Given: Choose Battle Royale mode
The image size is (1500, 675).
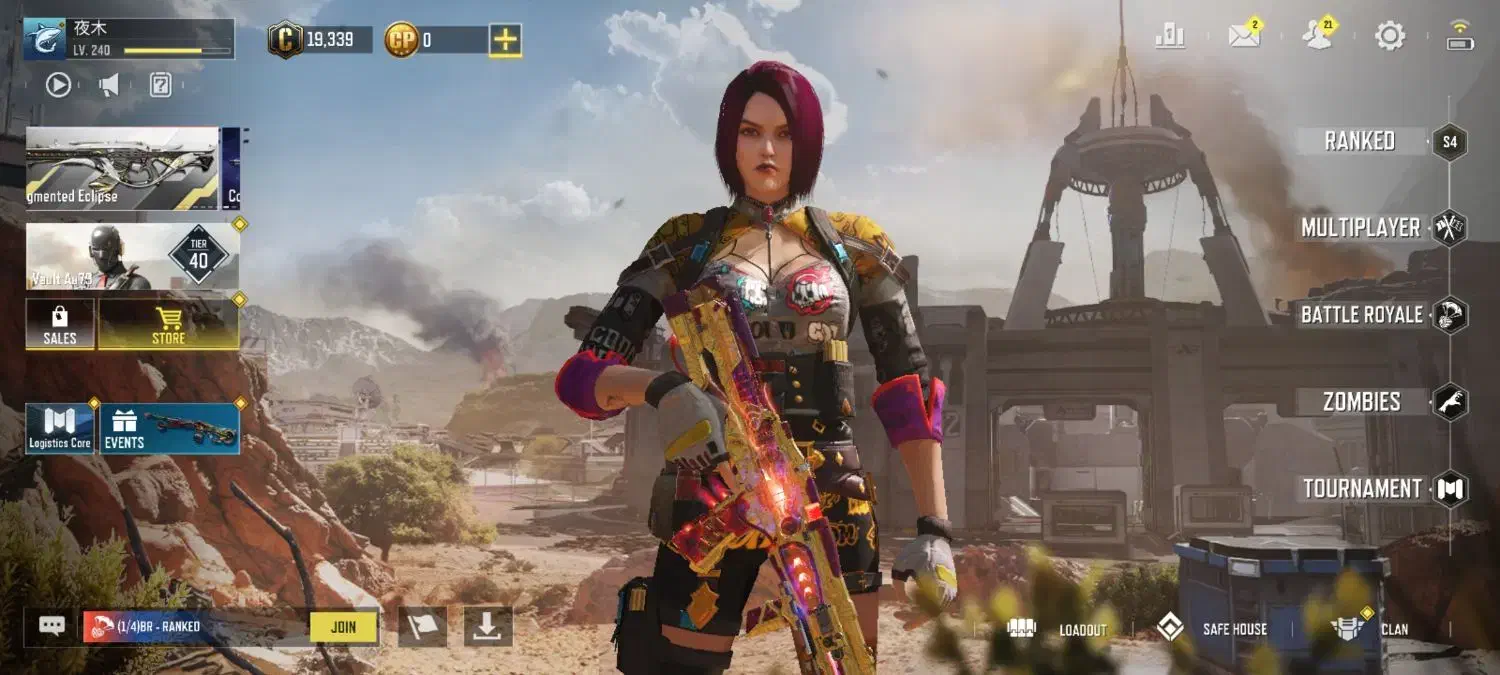Looking at the screenshot, I should coord(1361,315).
